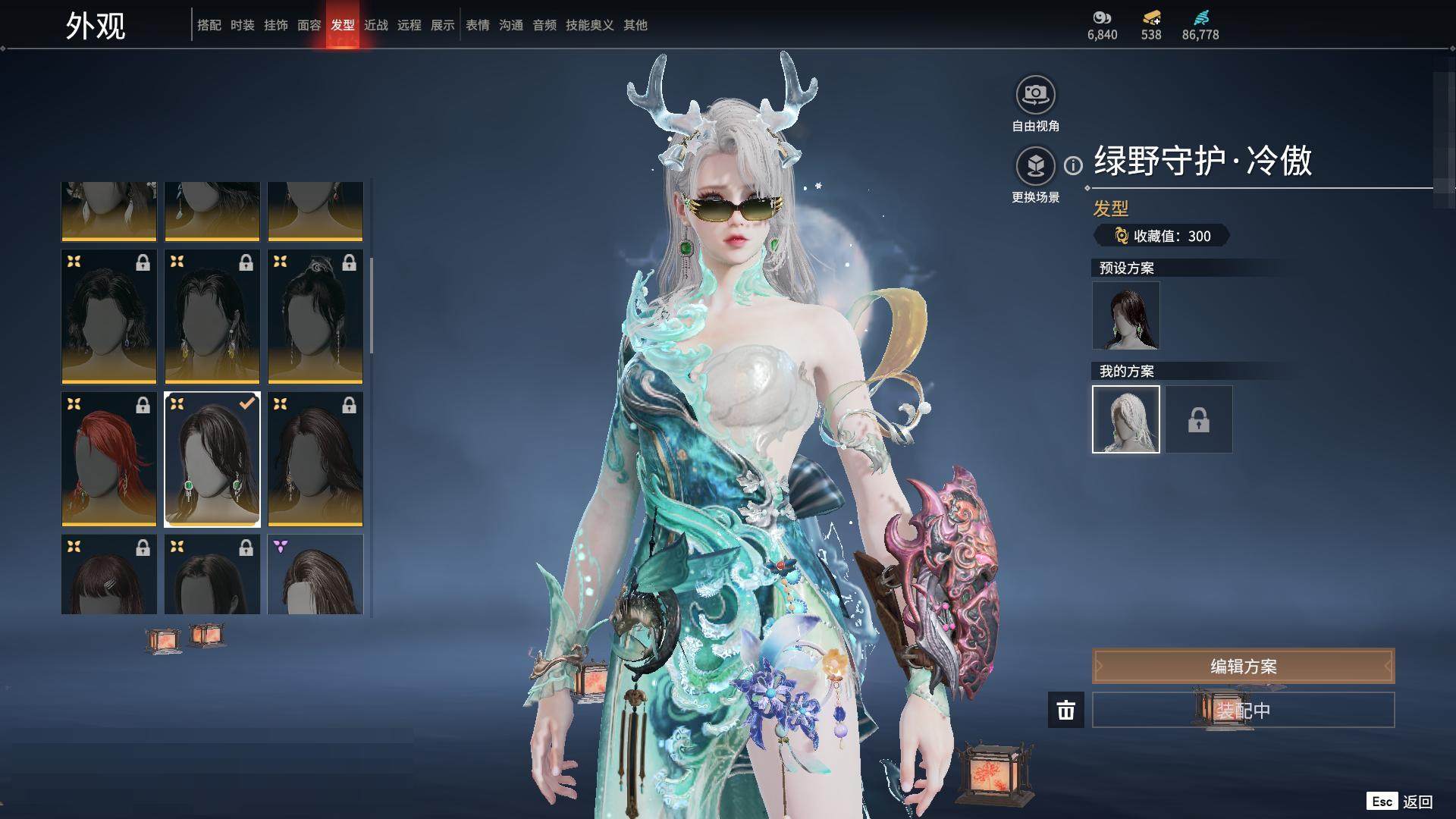
Task: Show the 展示 tab
Action: click(443, 25)
